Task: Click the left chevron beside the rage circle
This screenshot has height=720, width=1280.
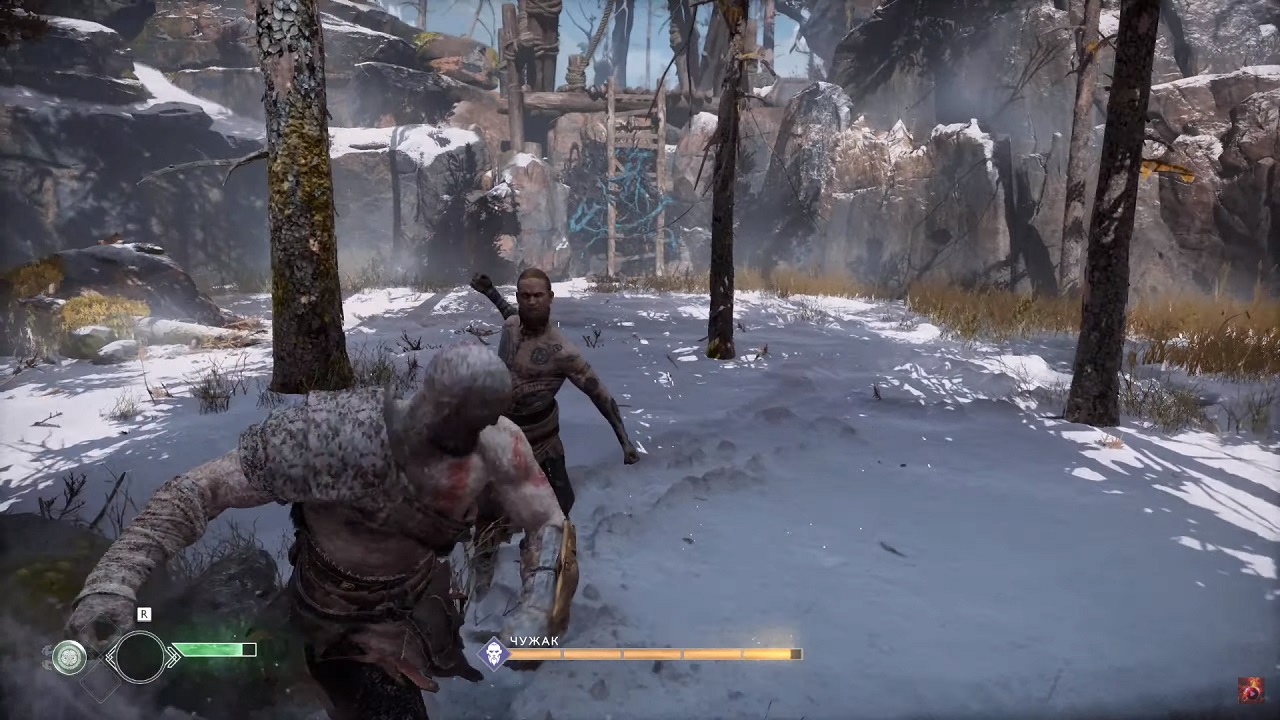Action: (110, 656)
